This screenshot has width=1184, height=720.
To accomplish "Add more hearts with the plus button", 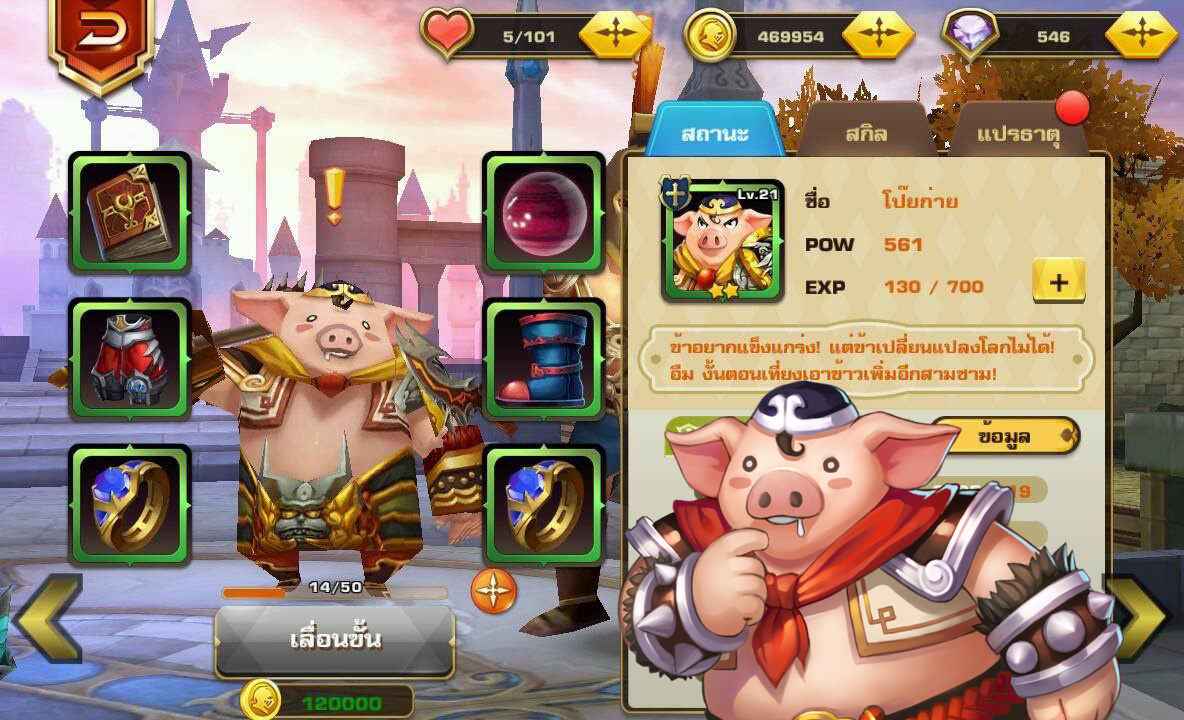I will coord(615,36).
